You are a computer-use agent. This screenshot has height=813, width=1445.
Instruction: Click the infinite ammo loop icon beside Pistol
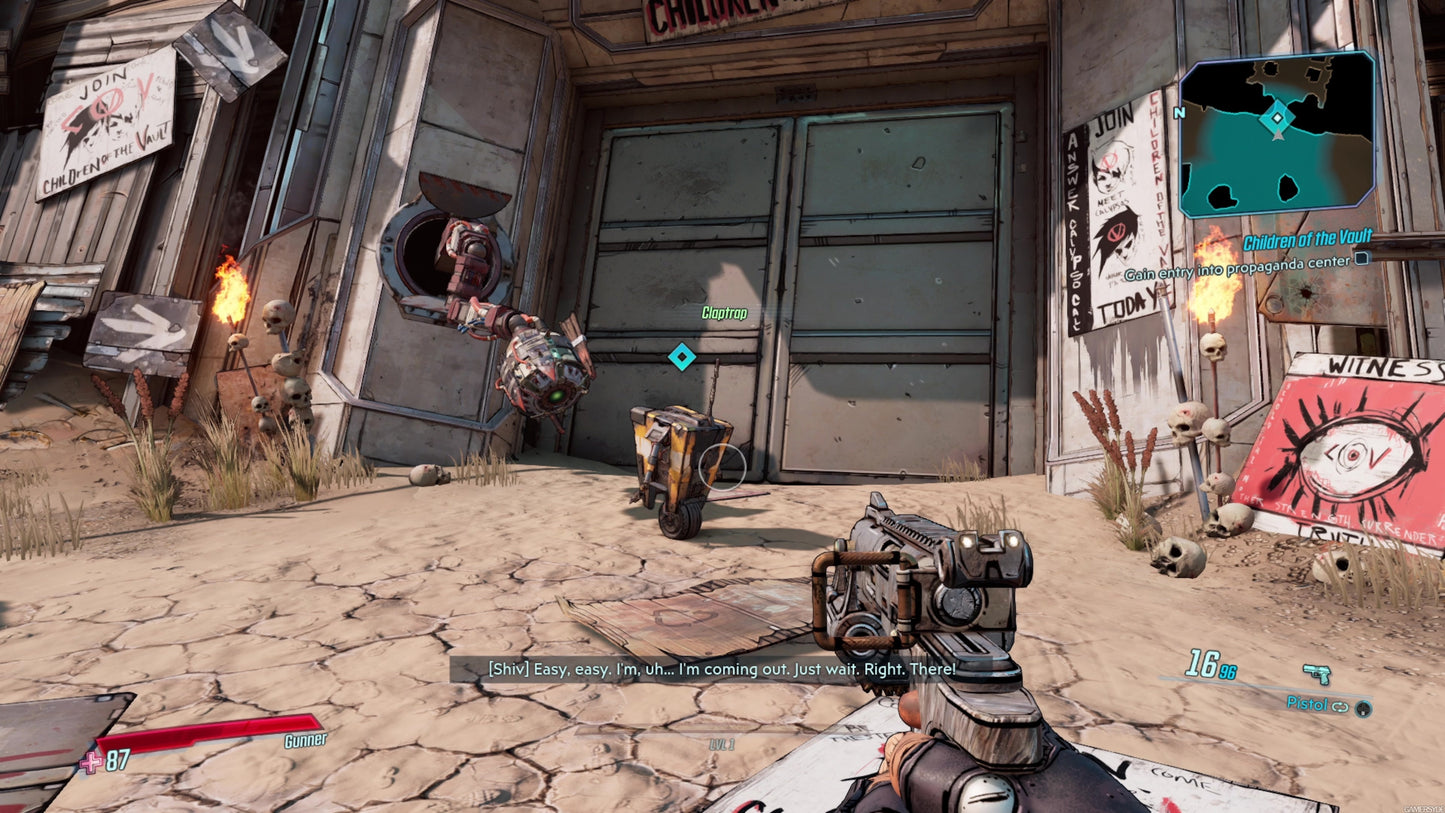coord(1340,706)
